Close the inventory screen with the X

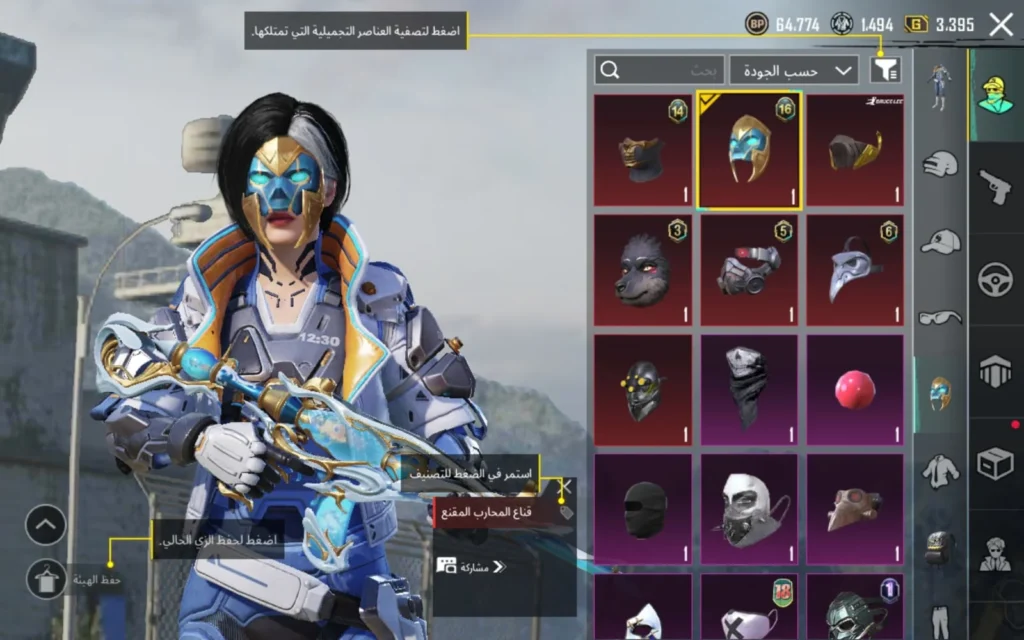pos(1000,25)
